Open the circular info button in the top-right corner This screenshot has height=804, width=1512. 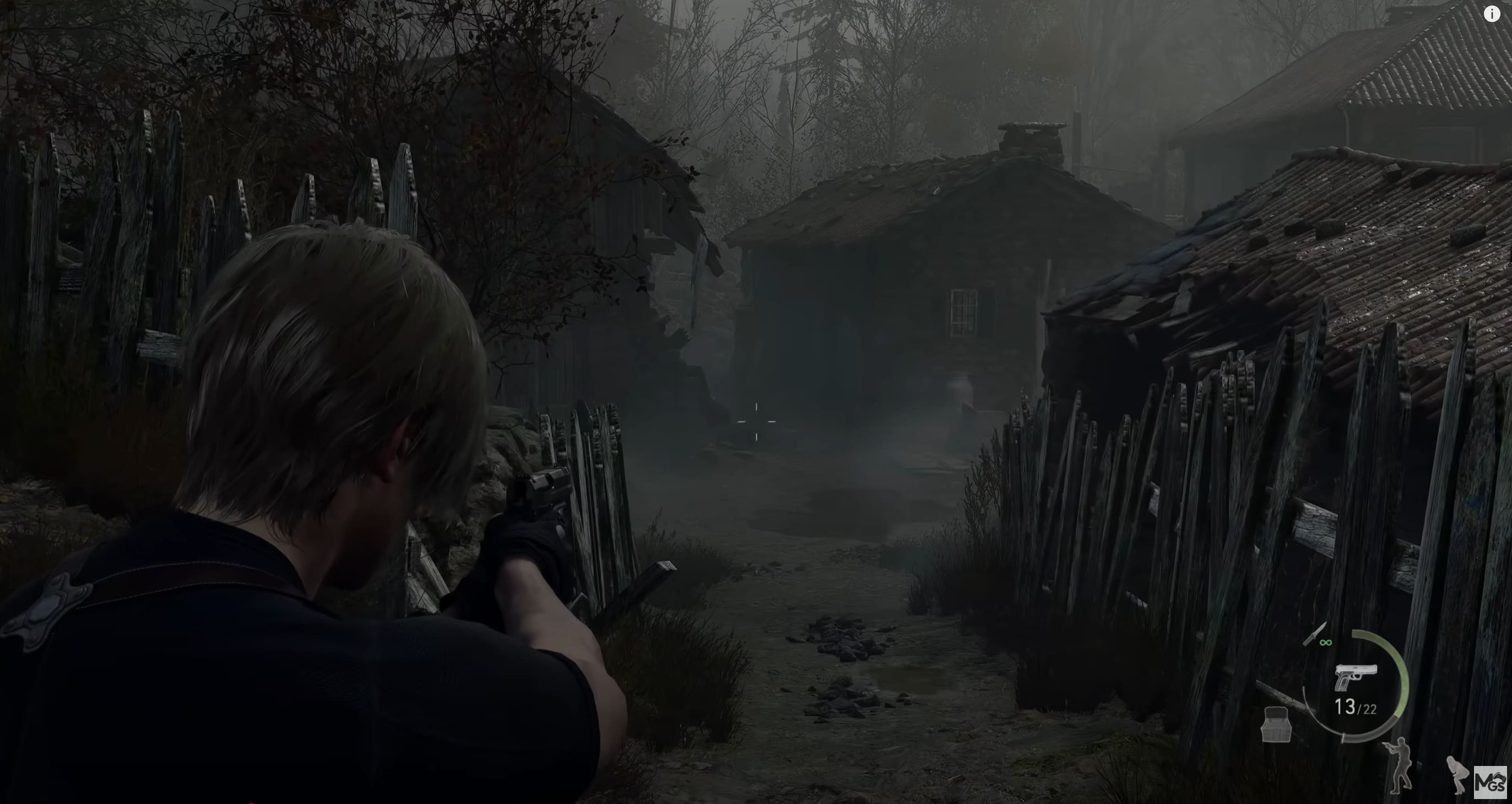tap(1492, 14)
